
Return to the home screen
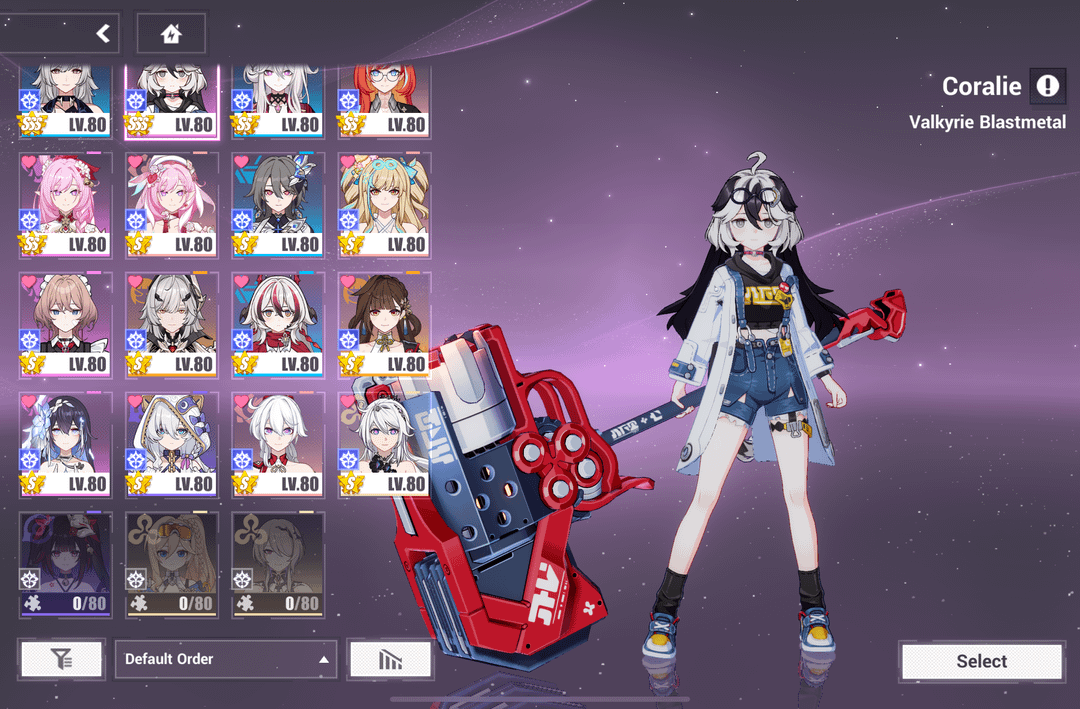pyautogui.click(x=171, y=34)
